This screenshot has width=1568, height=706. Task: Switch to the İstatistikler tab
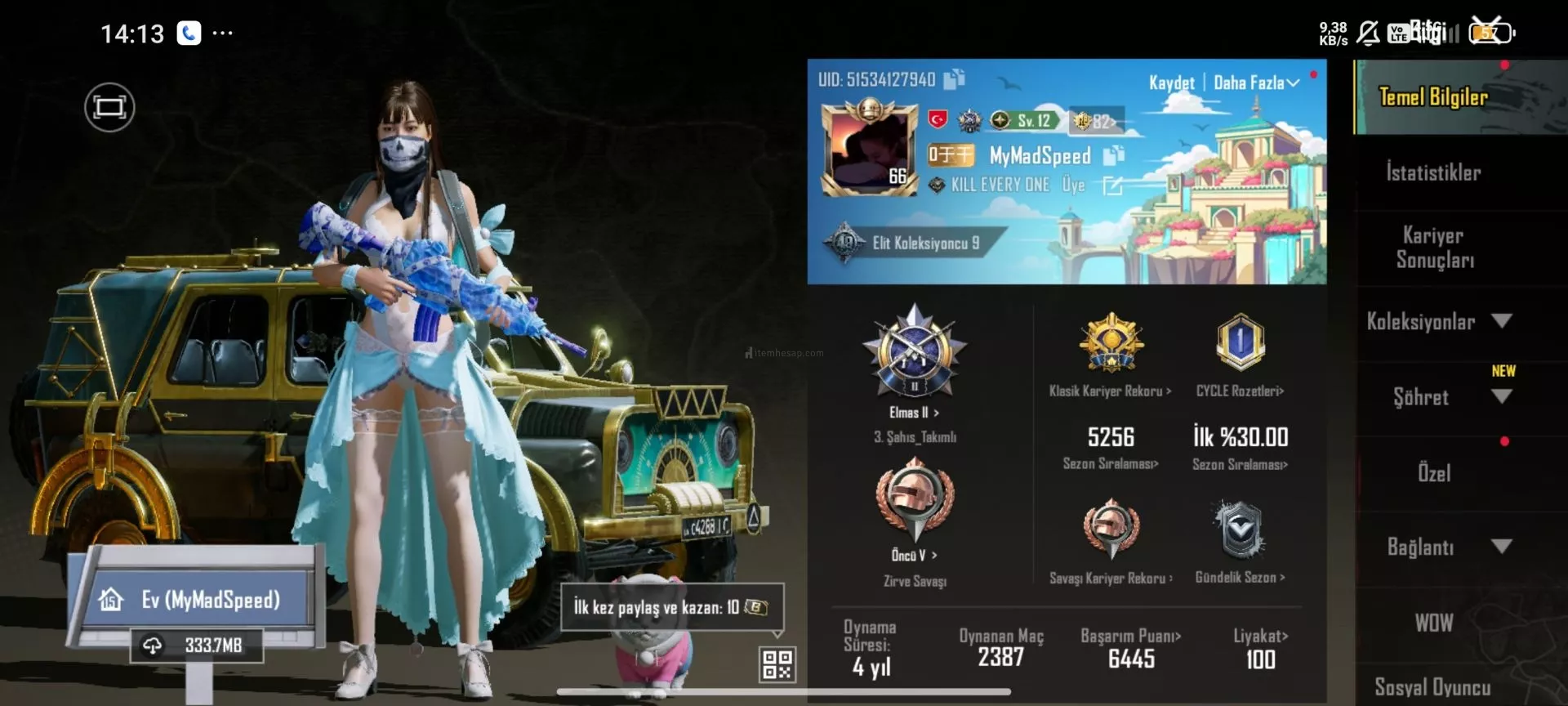coord(1433,172)
